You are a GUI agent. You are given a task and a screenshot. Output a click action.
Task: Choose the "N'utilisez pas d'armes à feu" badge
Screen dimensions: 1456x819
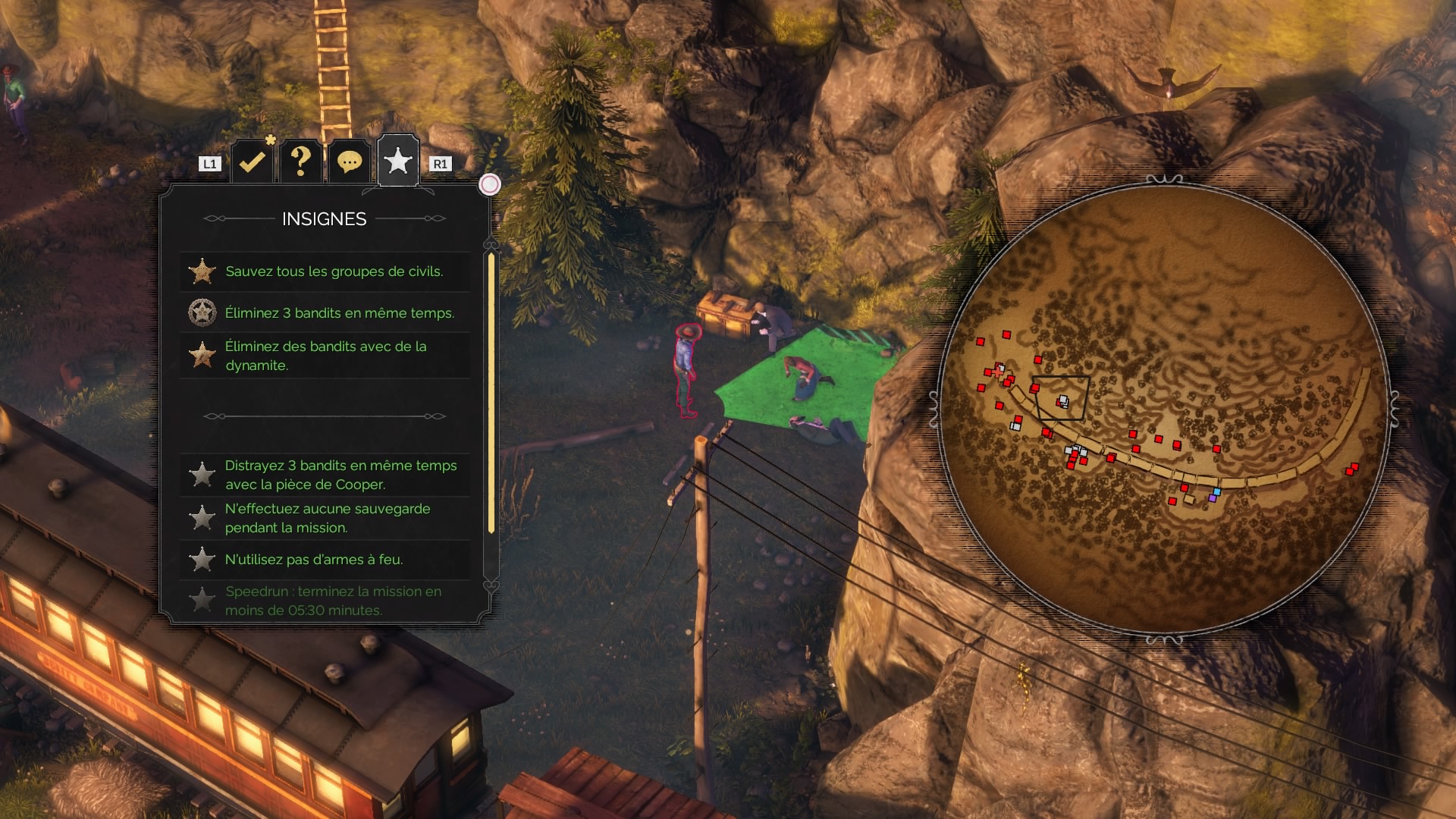pyautogui.click(x=325, y=560)
